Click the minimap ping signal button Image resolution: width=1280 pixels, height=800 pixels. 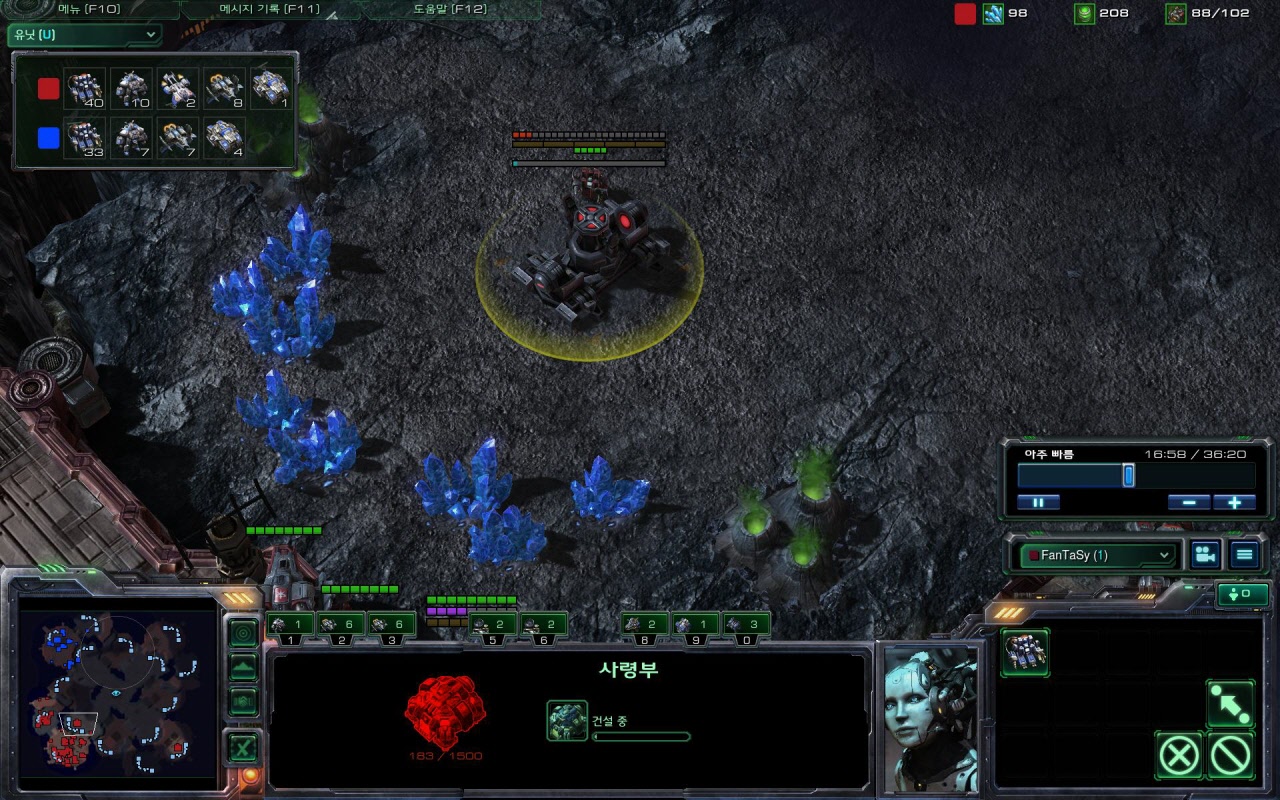[x=243, y=633]
